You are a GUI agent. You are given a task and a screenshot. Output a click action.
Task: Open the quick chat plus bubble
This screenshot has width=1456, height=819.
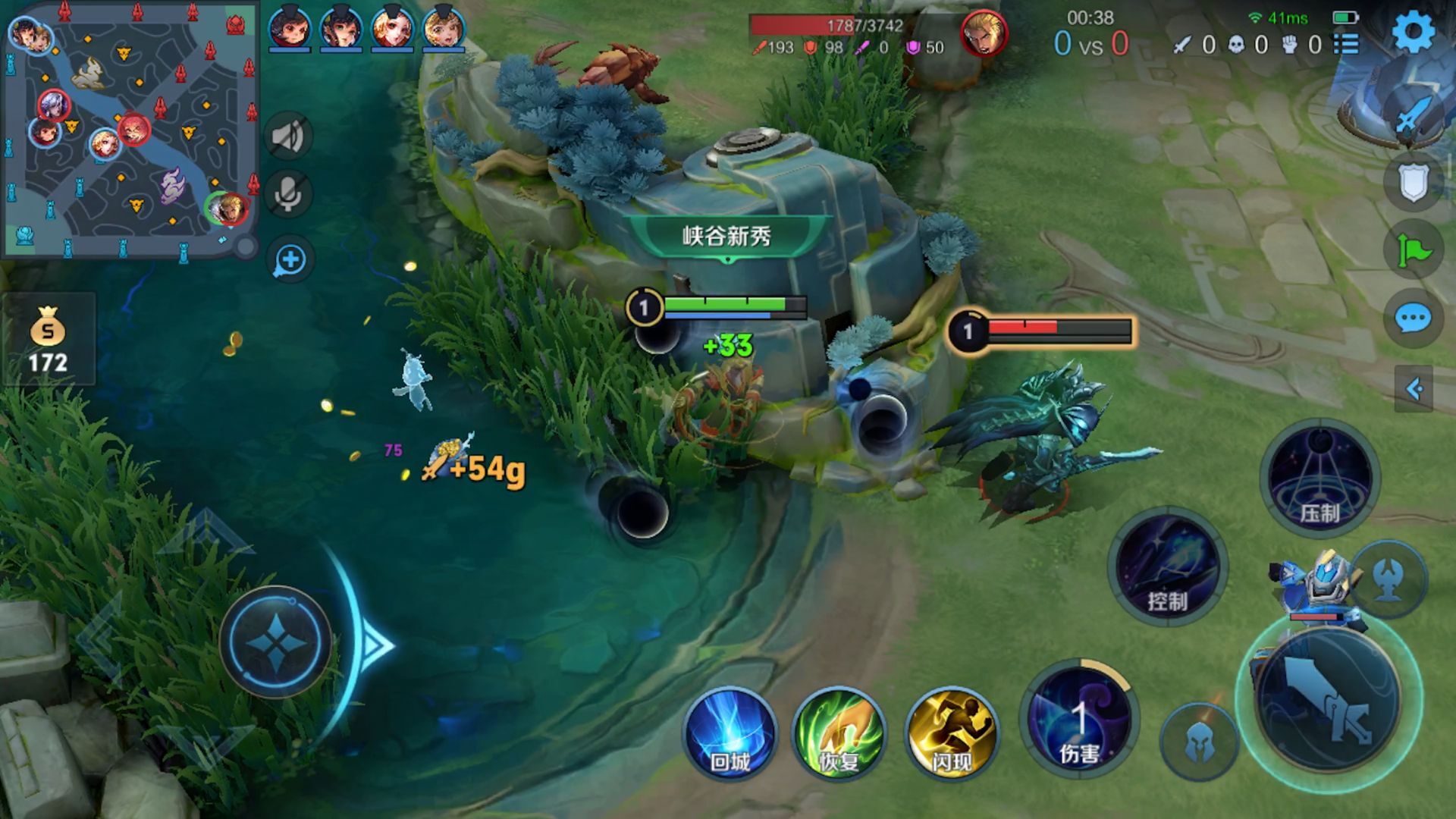click(x=290, y=260)
